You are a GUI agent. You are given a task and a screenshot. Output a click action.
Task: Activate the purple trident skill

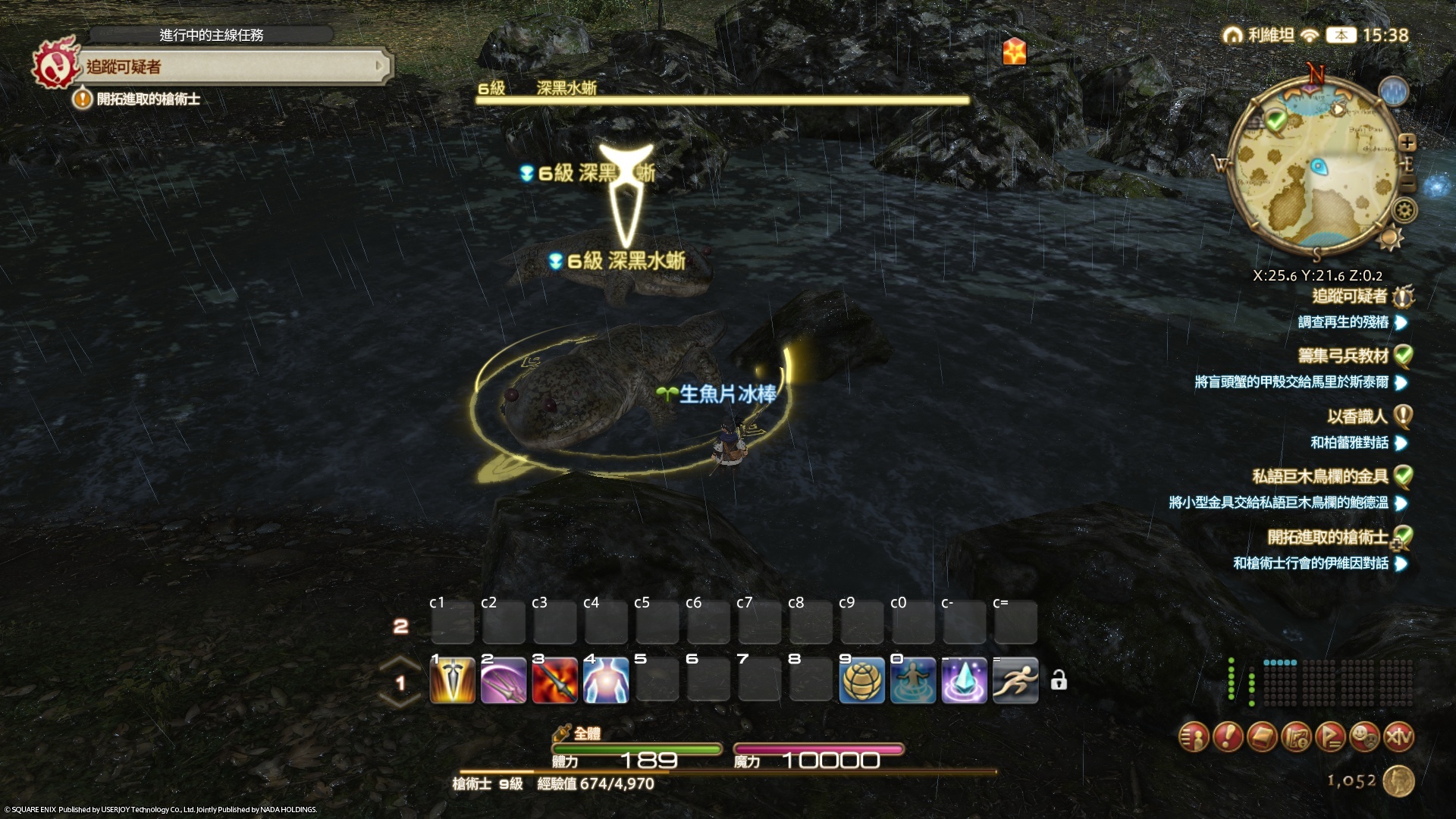(x=504, y=680)
